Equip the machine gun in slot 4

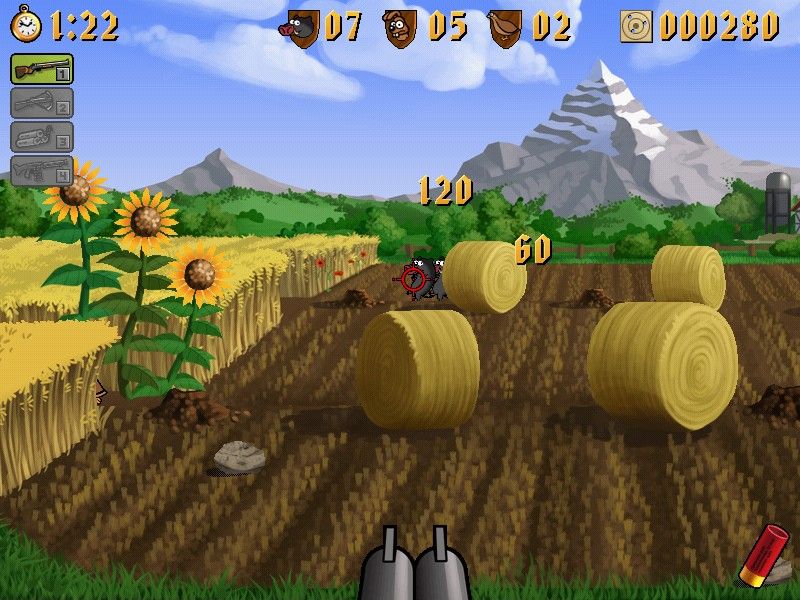pos(41,170)
